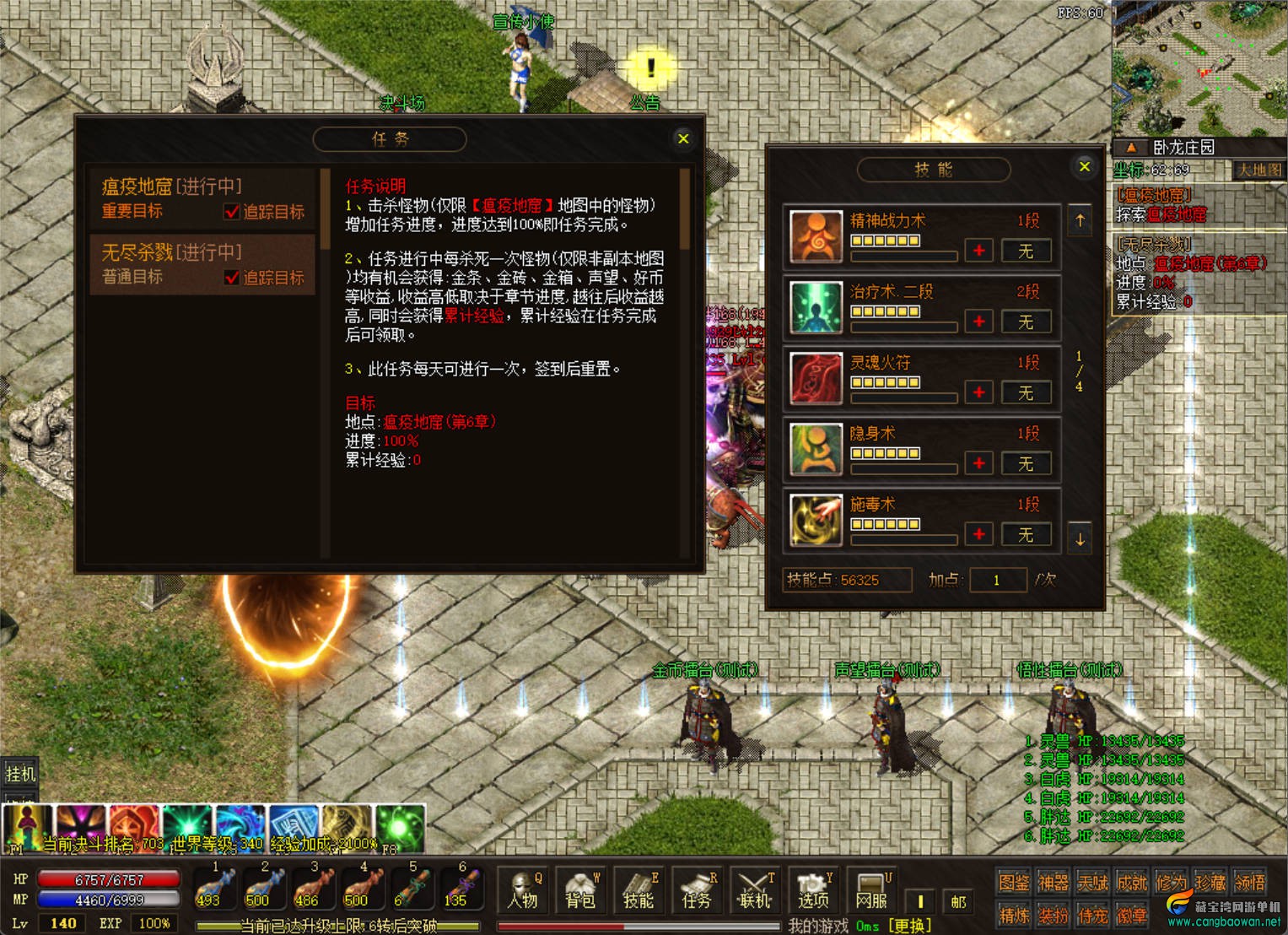Open the 图鉴 codex menu
Screen dimensions: 1288x935
pyautogui.click(x=1013, y=883)
